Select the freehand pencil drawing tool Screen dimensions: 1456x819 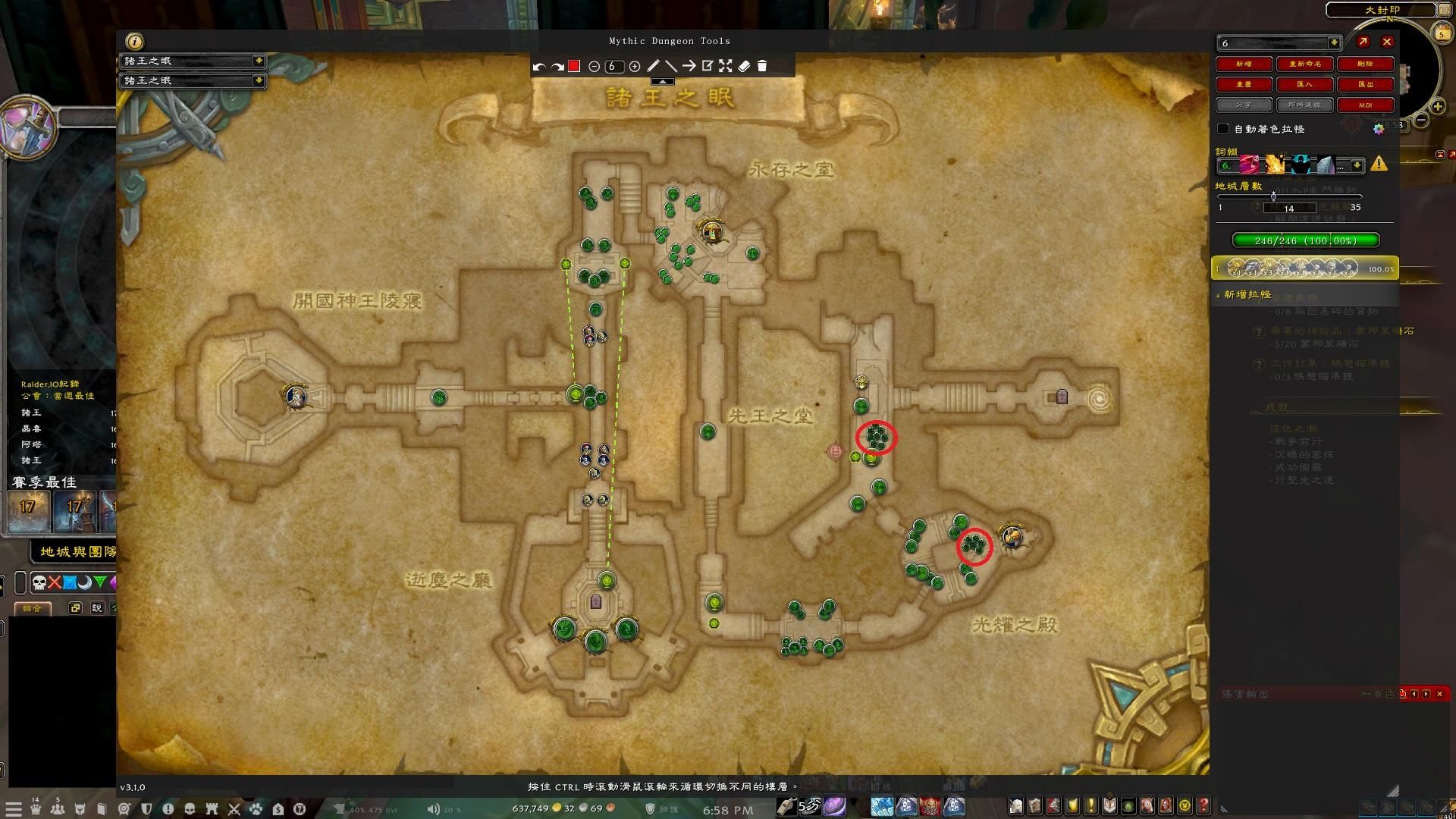[654, 66]
